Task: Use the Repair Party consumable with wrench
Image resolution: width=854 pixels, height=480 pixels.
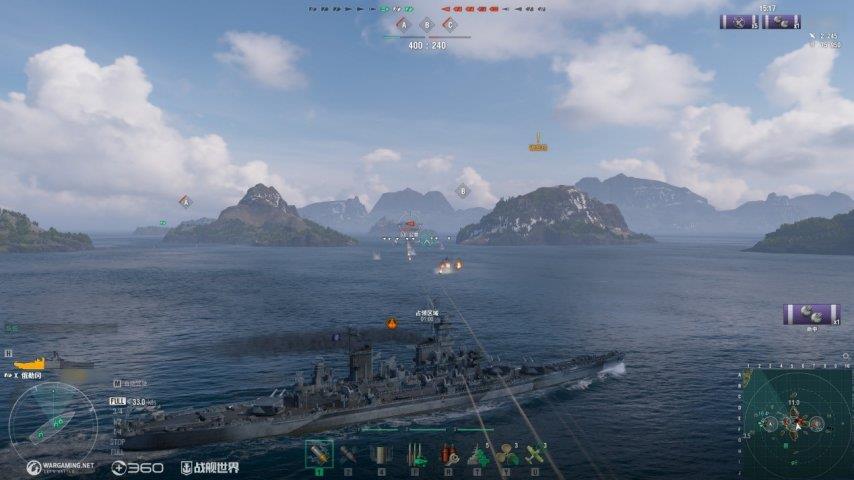Action: (448, 455)
